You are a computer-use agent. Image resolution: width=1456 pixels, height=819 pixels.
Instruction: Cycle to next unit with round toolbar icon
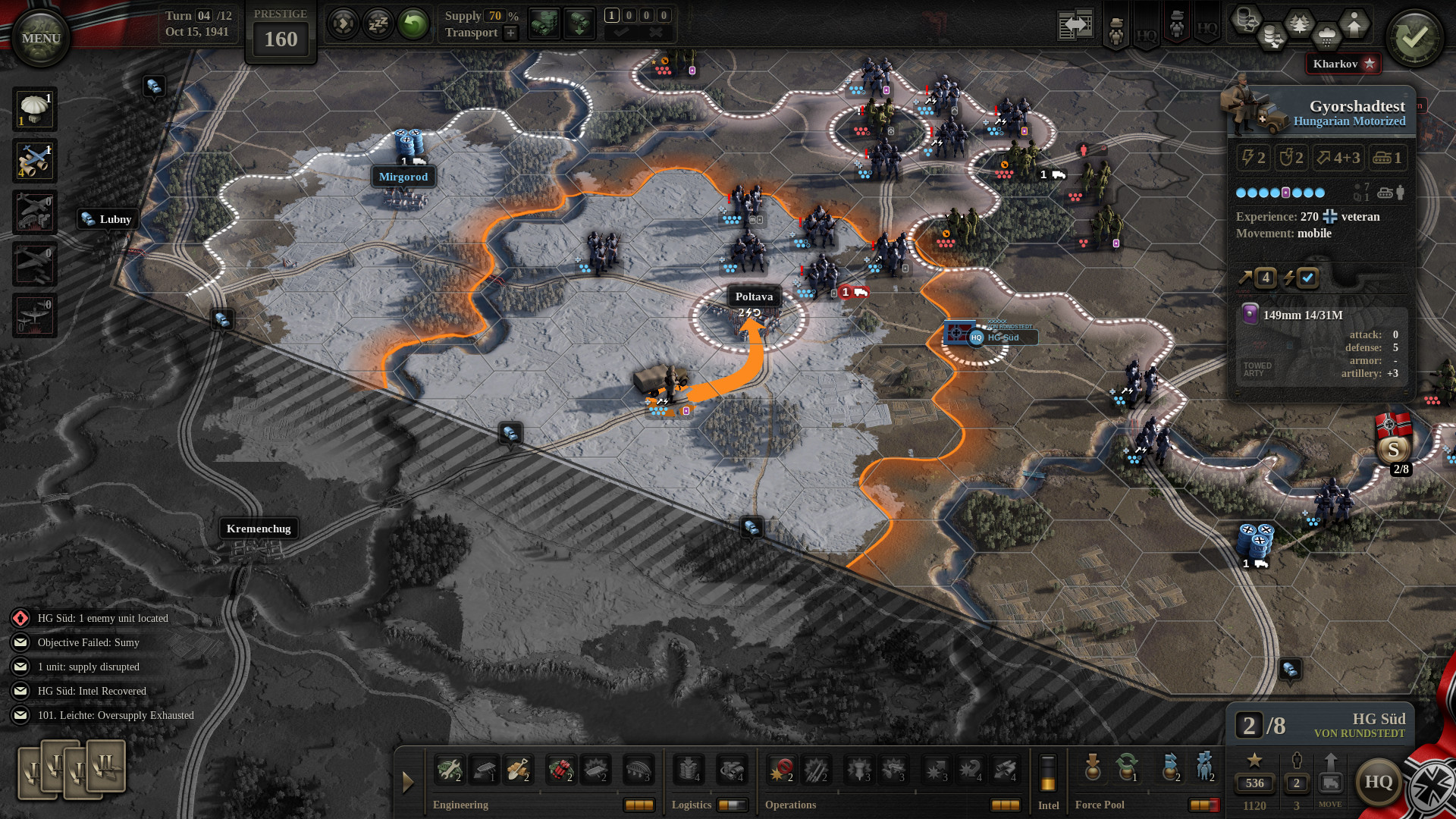[x=344, y=24]
